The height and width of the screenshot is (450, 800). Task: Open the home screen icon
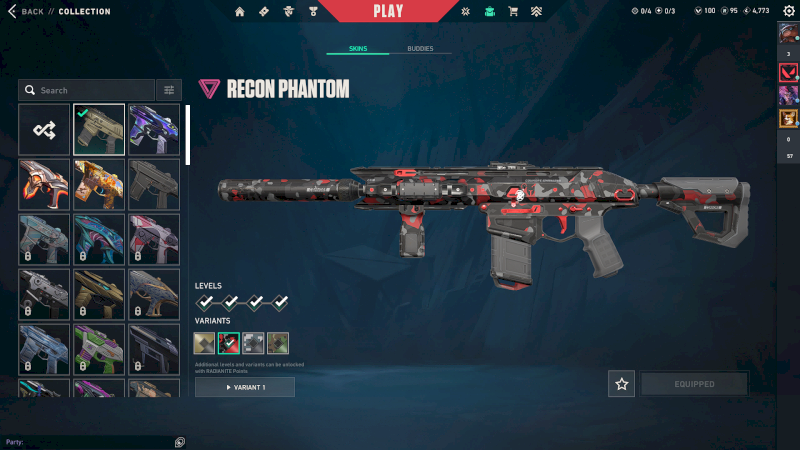click(x=240, y=12)
